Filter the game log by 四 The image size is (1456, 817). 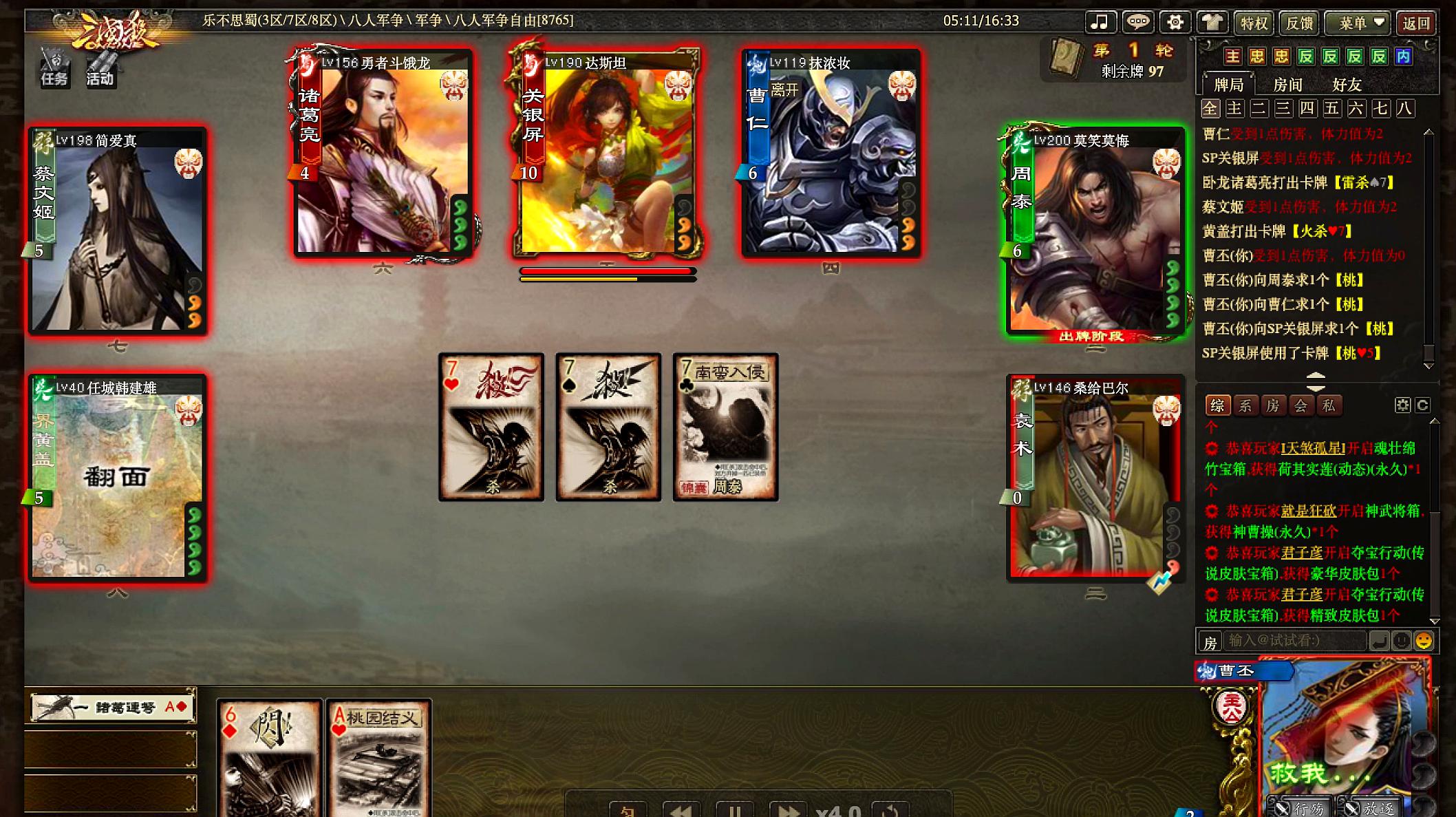1307,109
